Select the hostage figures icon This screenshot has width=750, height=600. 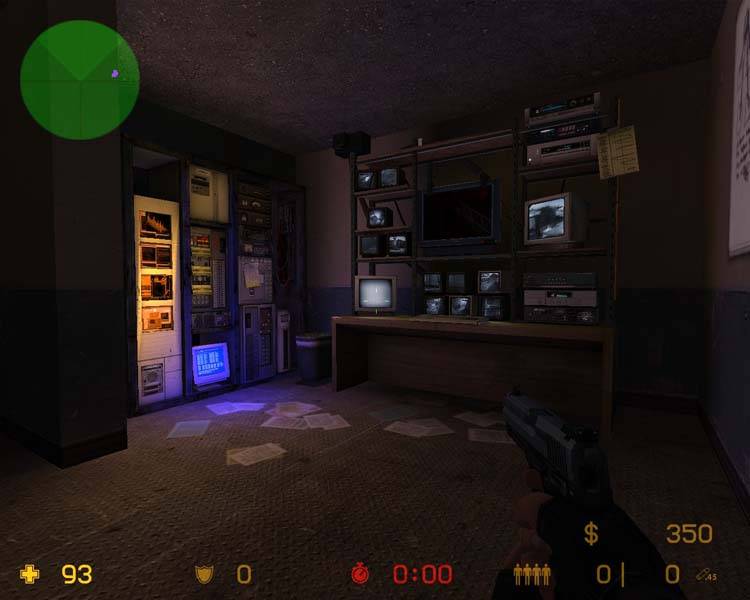point(531,574)
